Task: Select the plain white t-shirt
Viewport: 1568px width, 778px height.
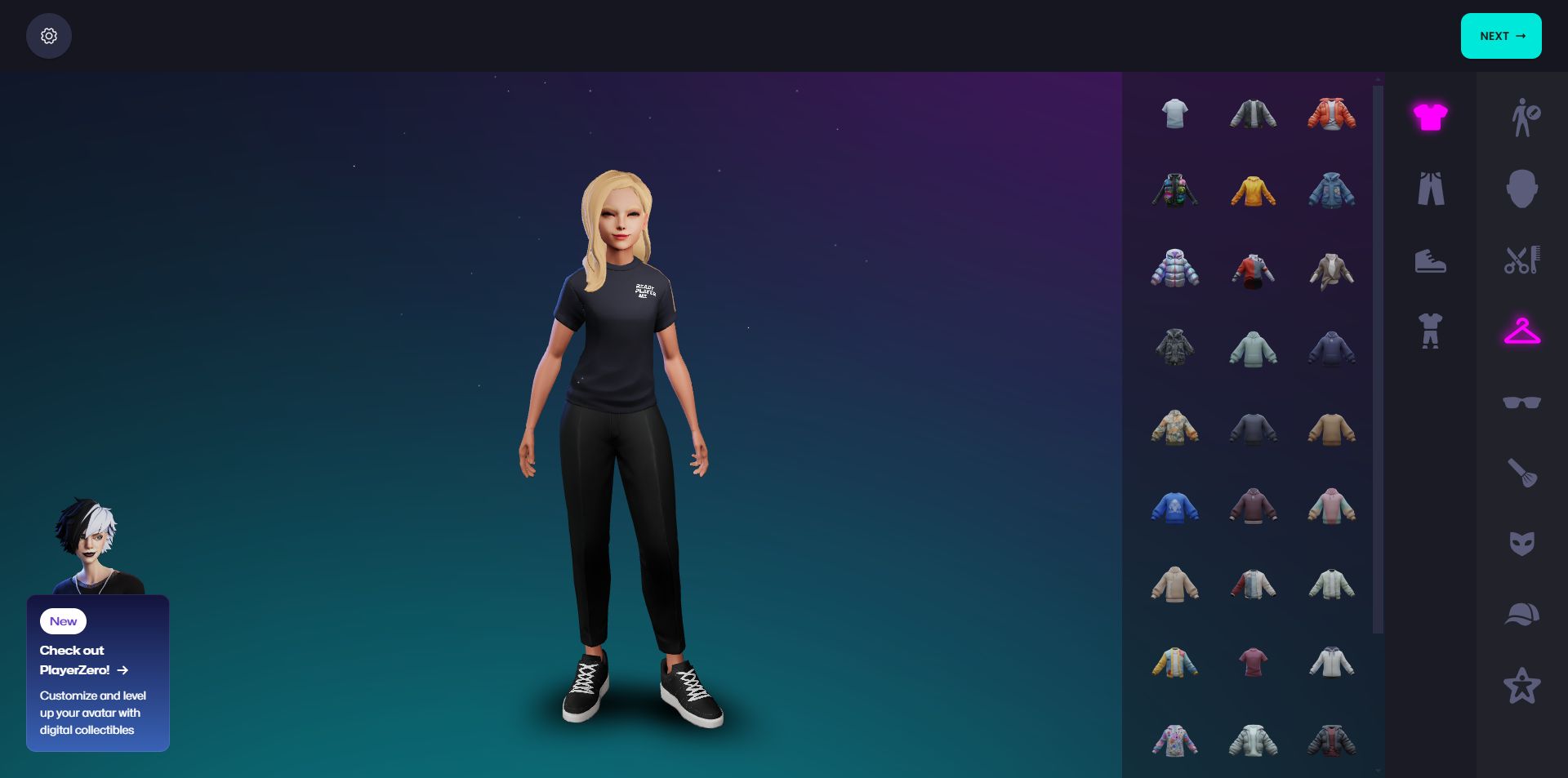Action: coord(1174,113)
